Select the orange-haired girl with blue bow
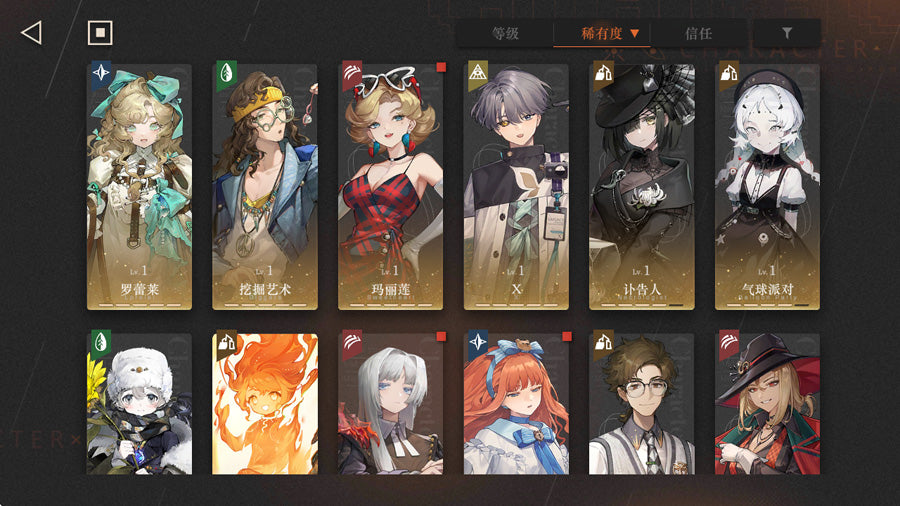900x506 pixels. pos(516,403)
